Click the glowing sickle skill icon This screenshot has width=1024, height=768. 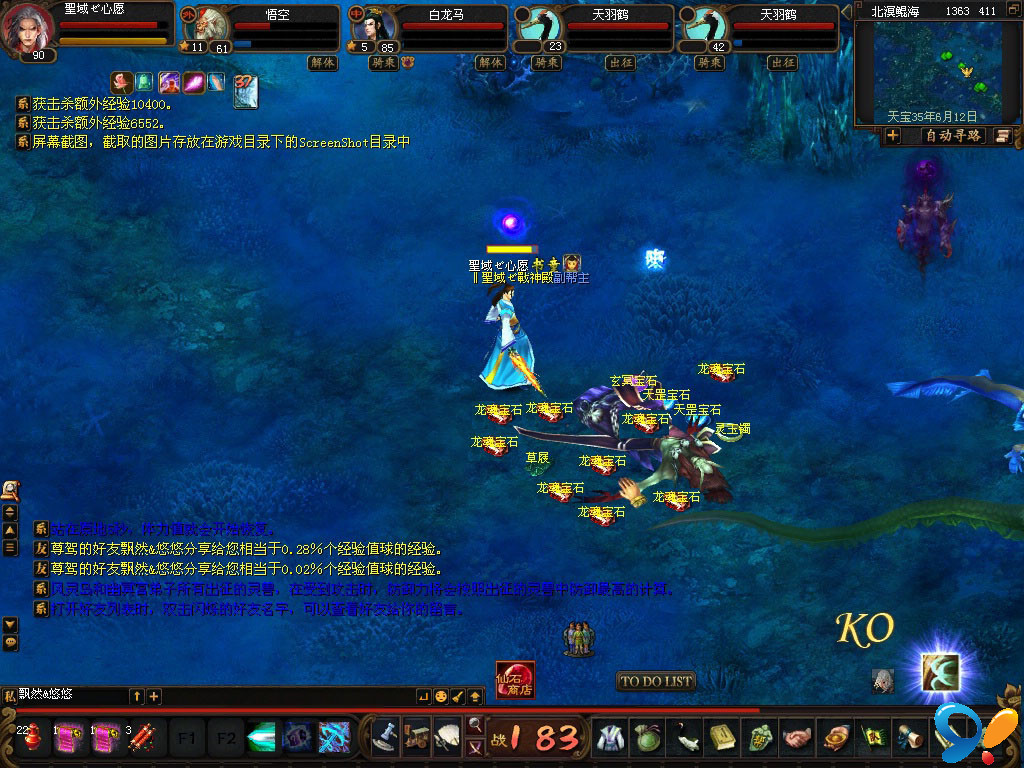click(x=940, y=672)
